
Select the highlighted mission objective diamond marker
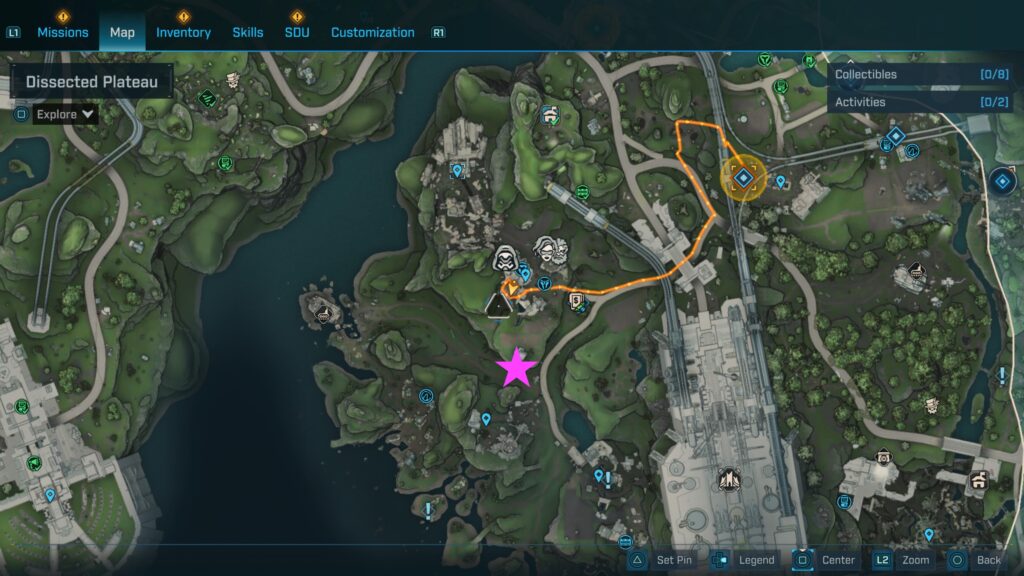coord(743,179)
